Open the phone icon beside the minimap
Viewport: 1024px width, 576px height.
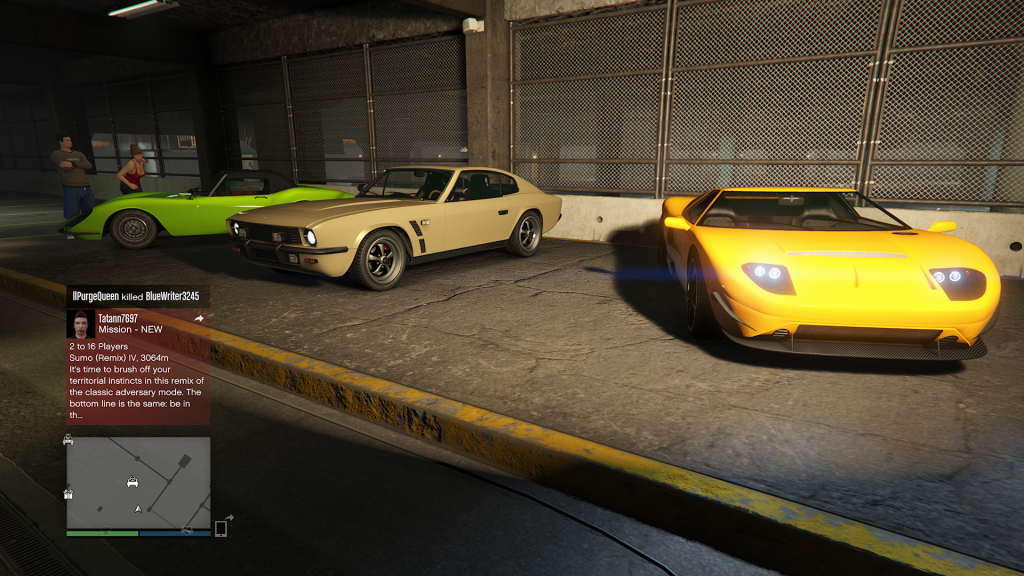[221, 527]
